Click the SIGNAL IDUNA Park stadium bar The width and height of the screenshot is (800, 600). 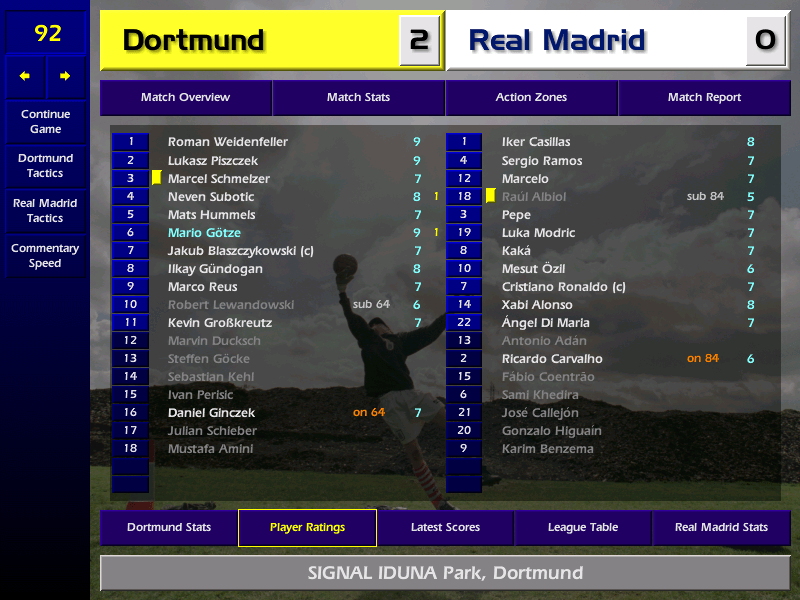[445, 574]
